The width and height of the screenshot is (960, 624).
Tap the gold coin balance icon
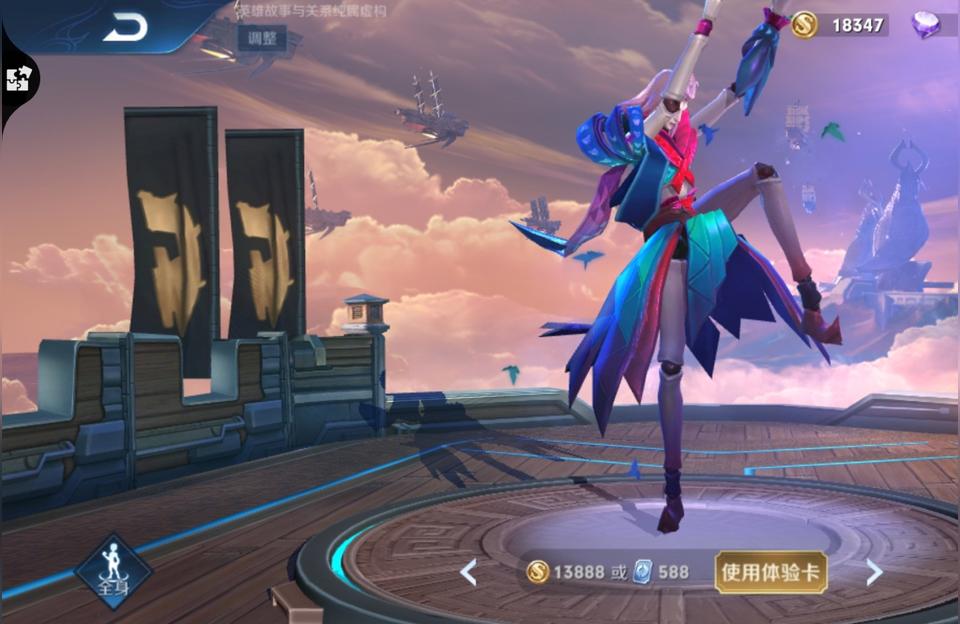[804, 25]
